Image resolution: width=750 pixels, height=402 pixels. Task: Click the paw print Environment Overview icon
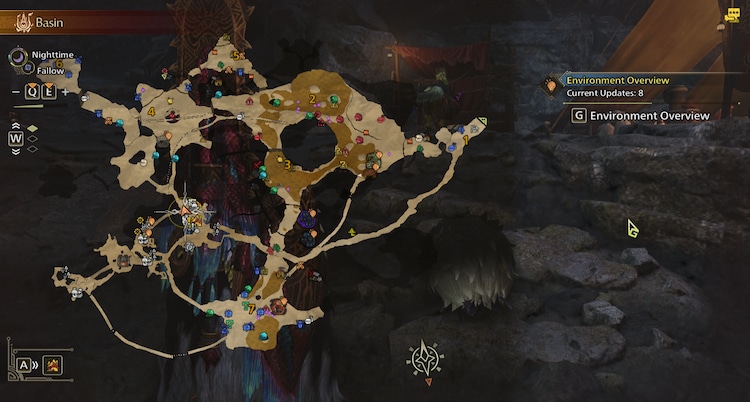550,85
